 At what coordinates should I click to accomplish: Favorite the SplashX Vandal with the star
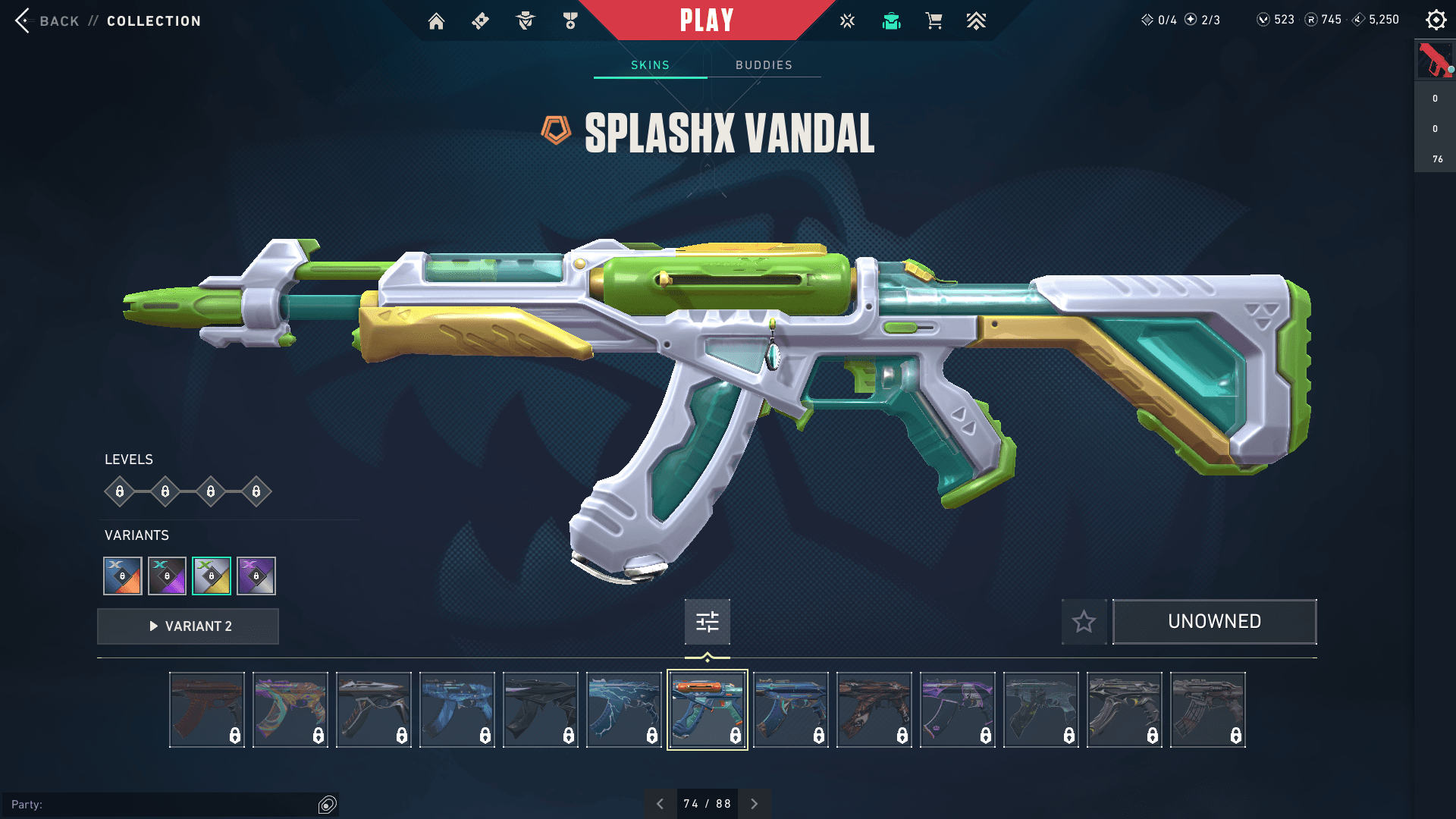tap(1084, 622)
